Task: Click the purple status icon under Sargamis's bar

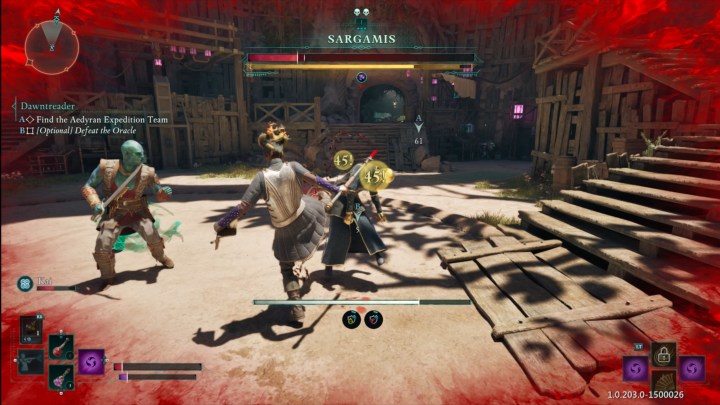Action: pyautogui.click(x=361, y=77)
